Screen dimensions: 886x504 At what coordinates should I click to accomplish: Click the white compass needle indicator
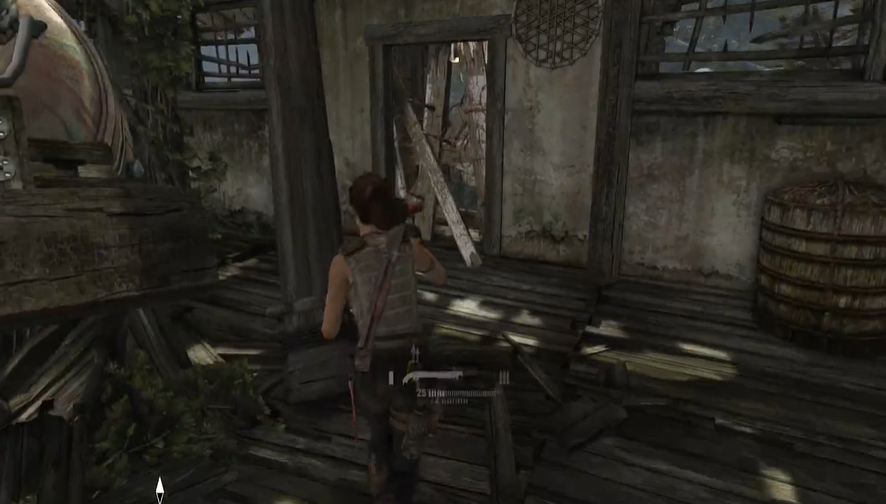click(159, 489)
